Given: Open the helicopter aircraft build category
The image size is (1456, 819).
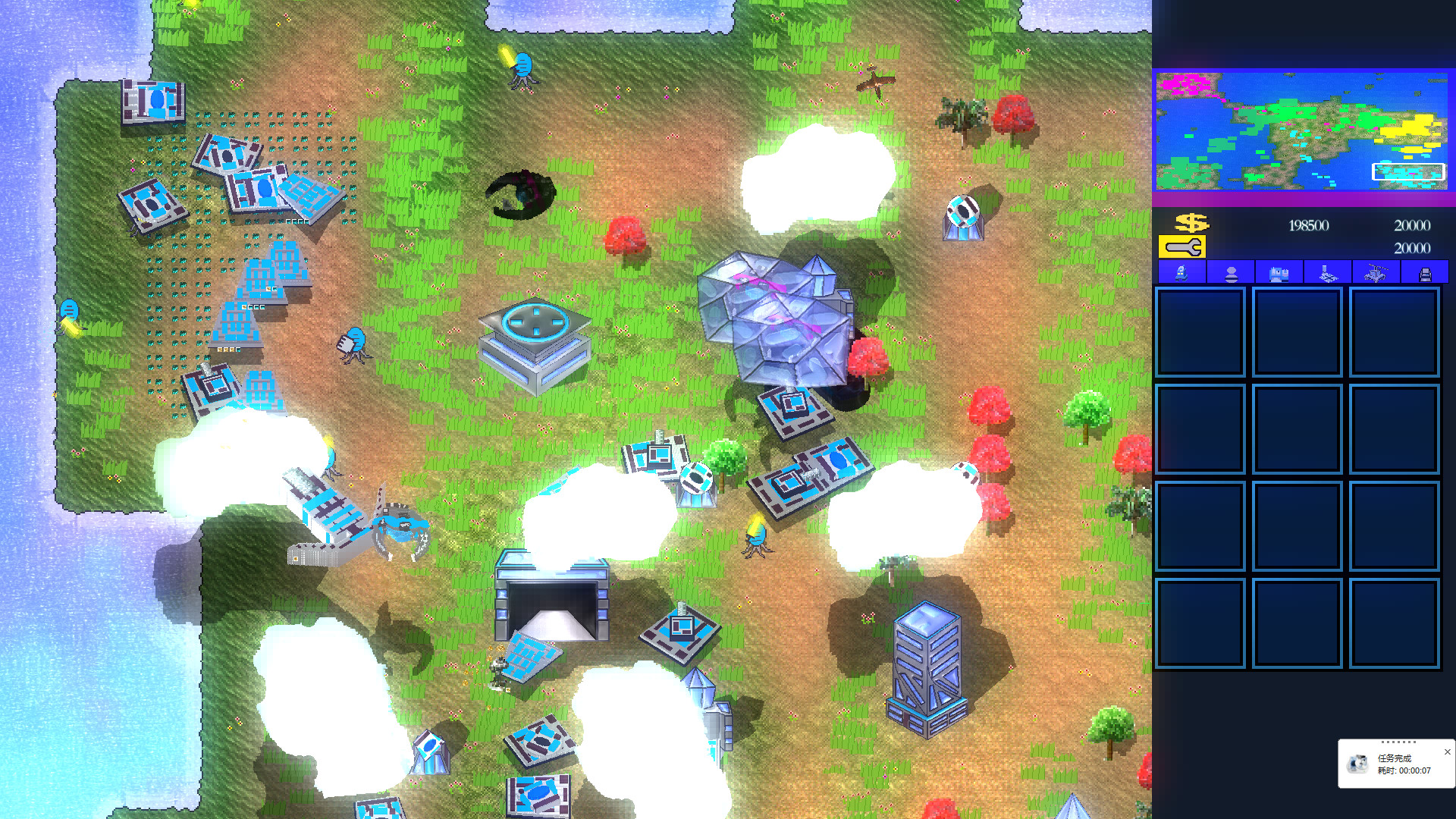Looking at the screenshot, I should tap(1379, 271).
